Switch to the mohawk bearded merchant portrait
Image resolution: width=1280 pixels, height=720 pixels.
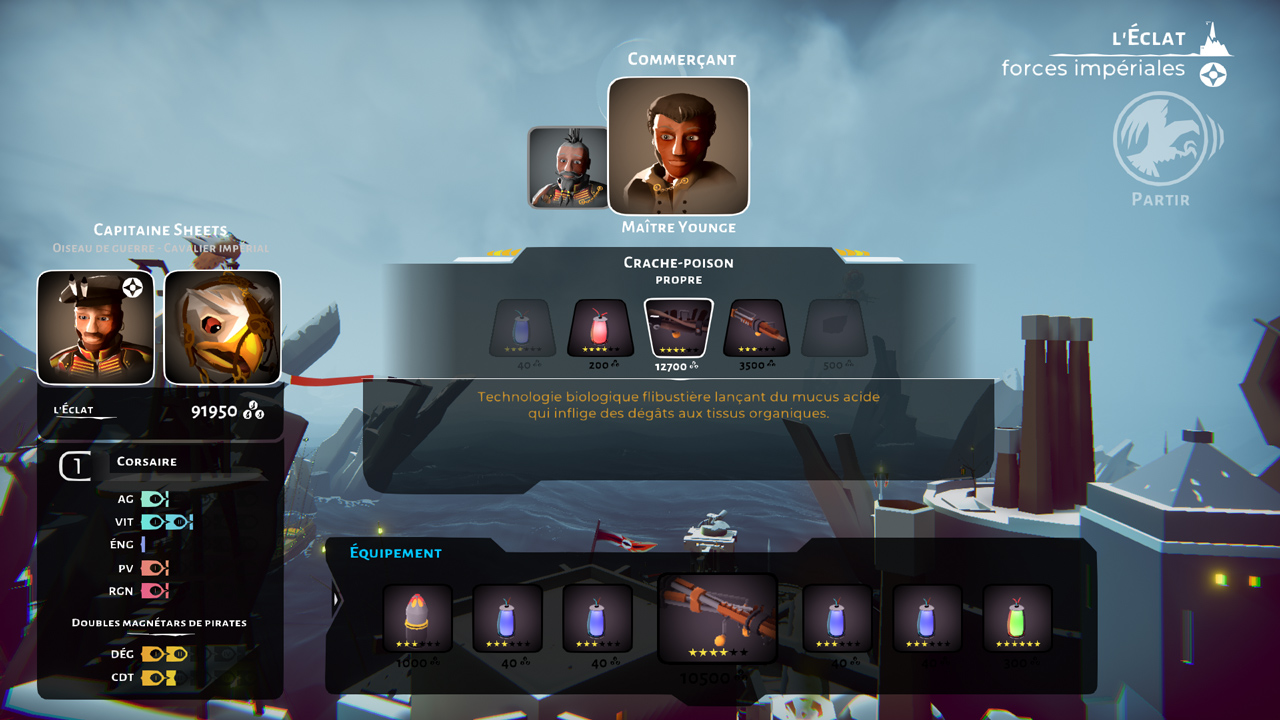point(568,167)
